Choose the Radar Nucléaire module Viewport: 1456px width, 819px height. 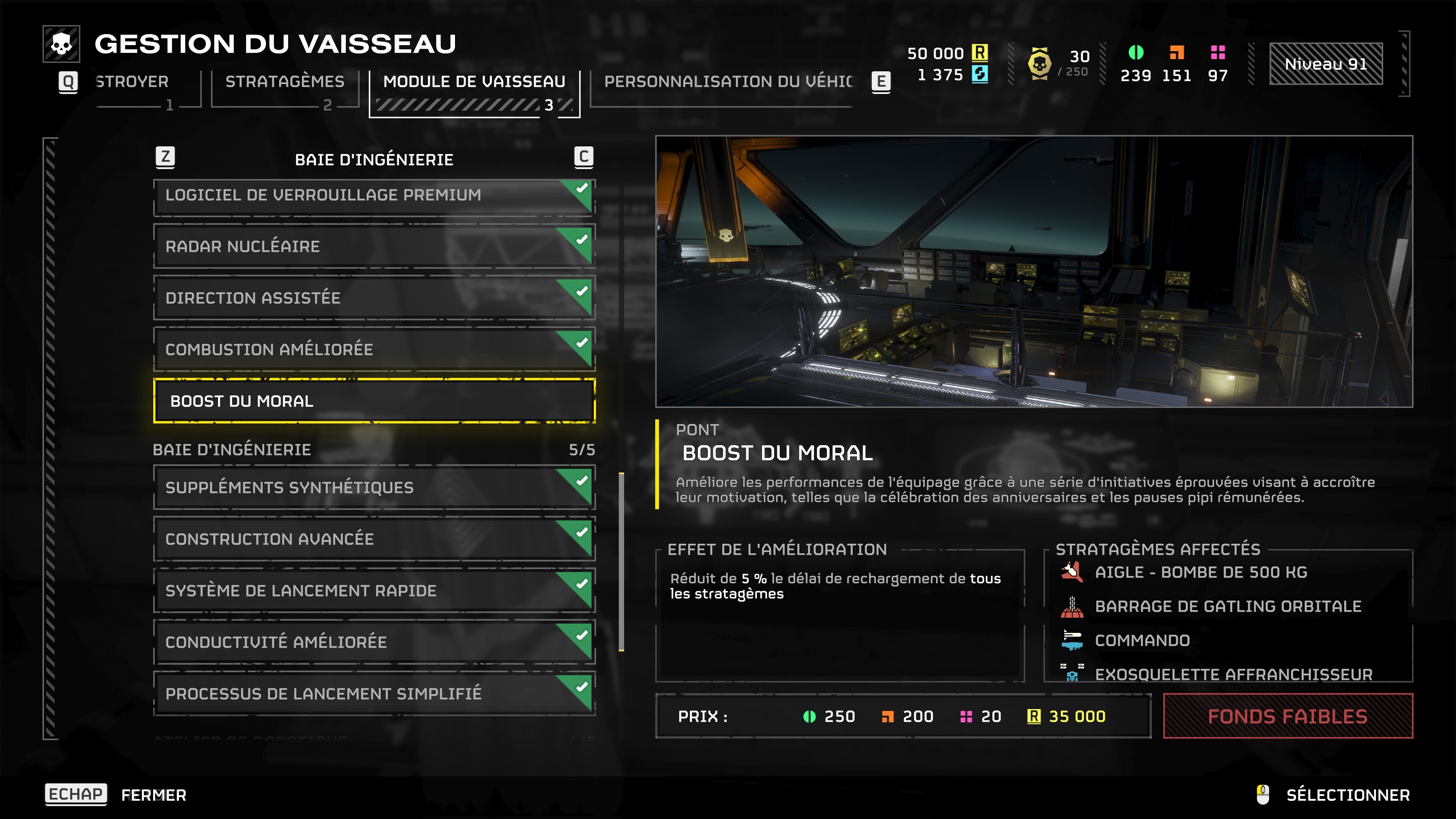pos(373,247)
